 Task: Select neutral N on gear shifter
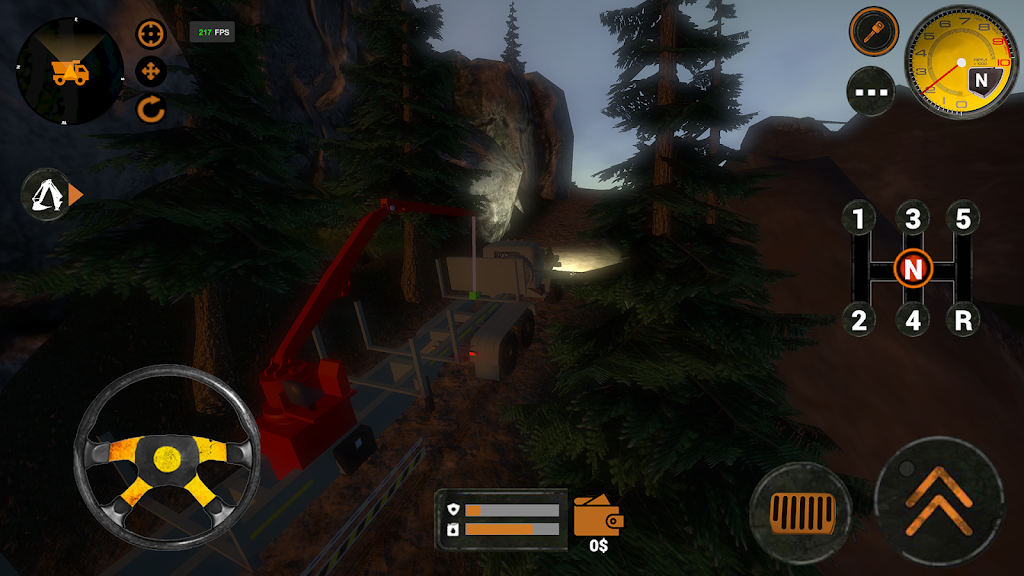[x=911, y=269]
